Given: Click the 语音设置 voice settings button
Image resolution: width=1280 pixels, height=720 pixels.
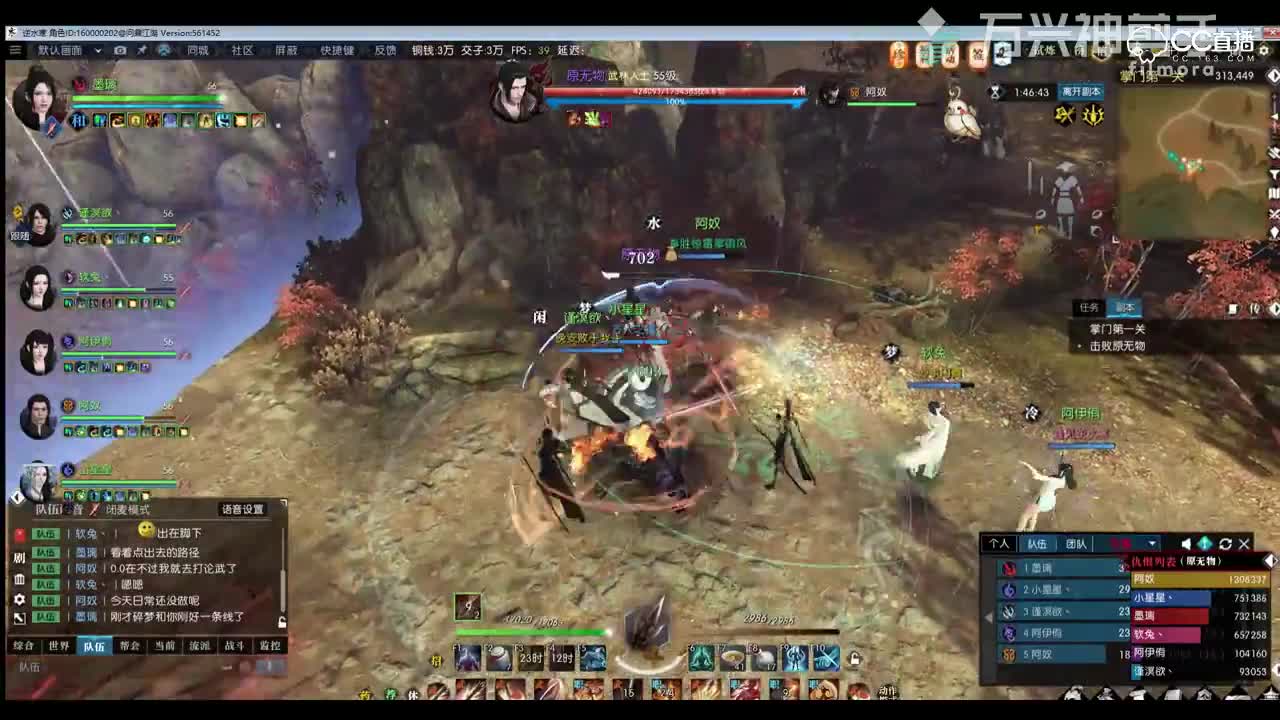Looking at the screenshot, I should (244, 508).
